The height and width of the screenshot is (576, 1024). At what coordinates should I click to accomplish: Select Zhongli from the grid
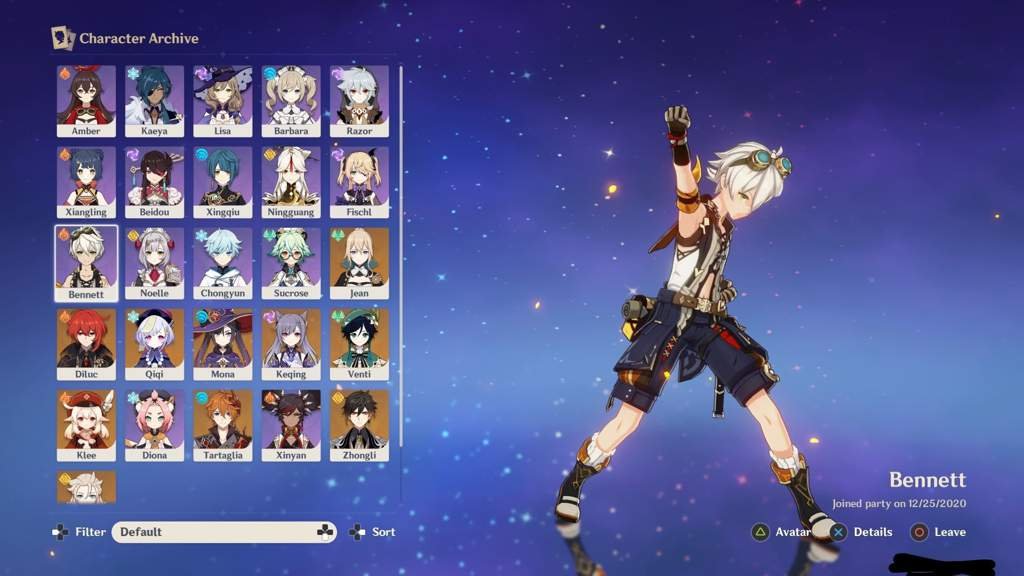[359, 422]
